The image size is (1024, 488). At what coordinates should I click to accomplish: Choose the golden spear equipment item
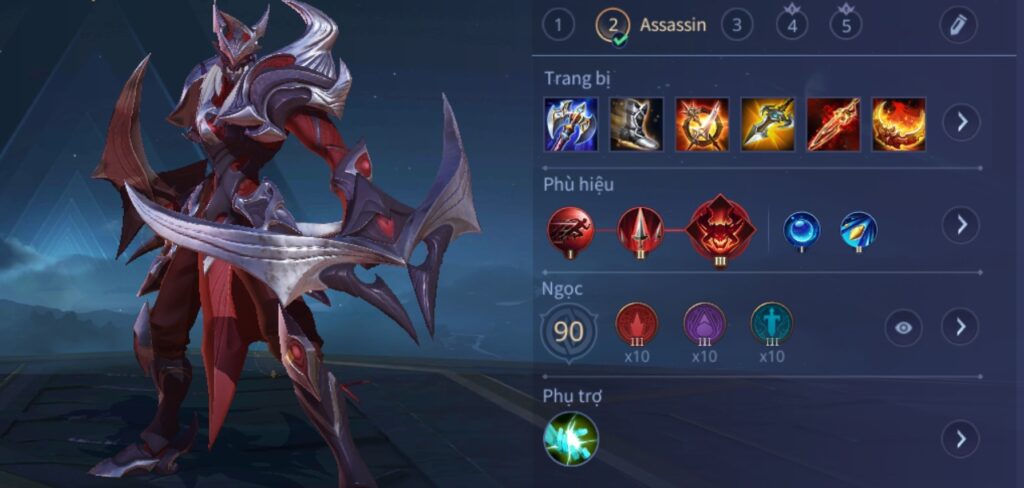tap(768, 124)
